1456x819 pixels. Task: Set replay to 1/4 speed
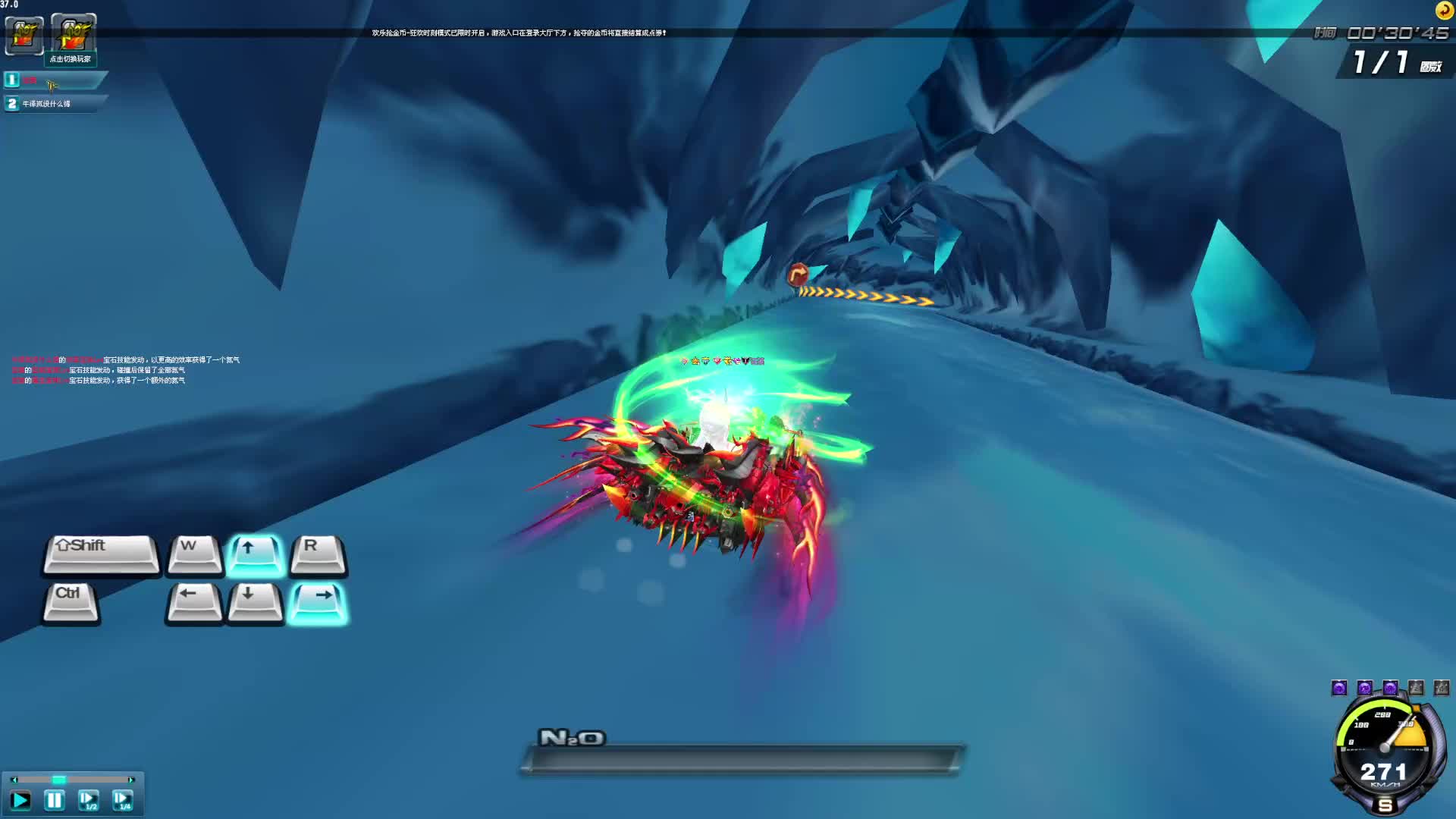(122, 800)
